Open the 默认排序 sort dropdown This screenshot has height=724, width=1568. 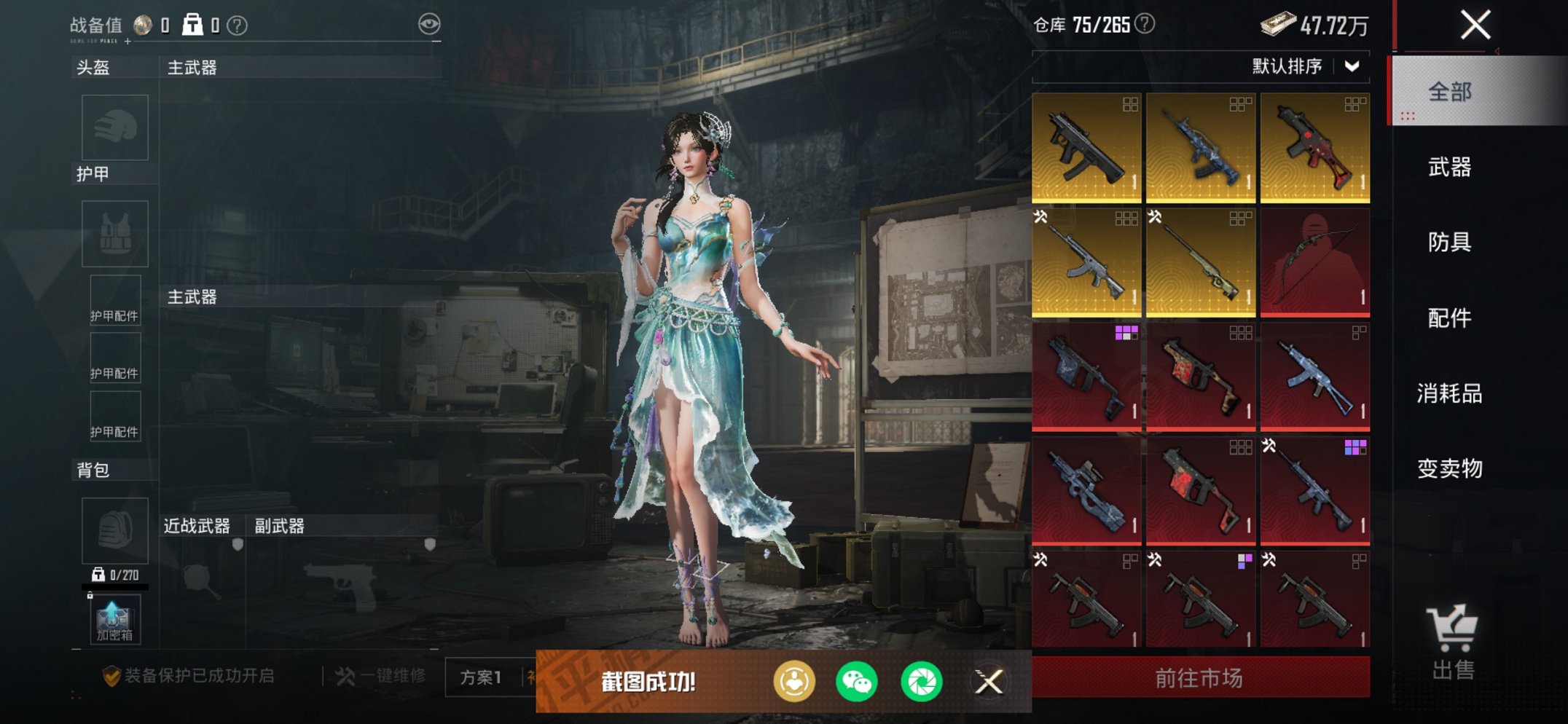pos(1304,66)
